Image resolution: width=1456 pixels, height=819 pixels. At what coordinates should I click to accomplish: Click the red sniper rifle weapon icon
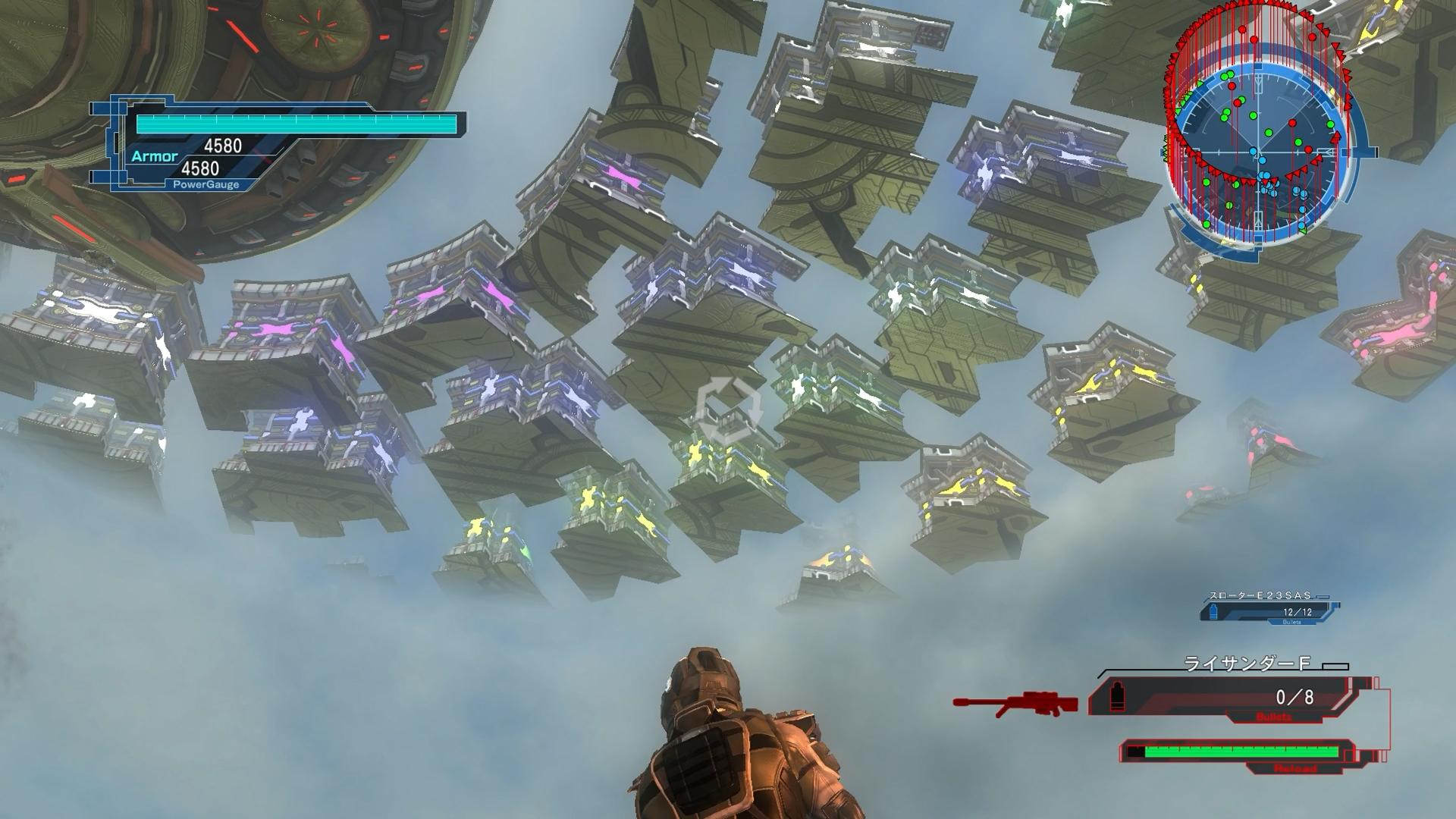(1016, 703)
